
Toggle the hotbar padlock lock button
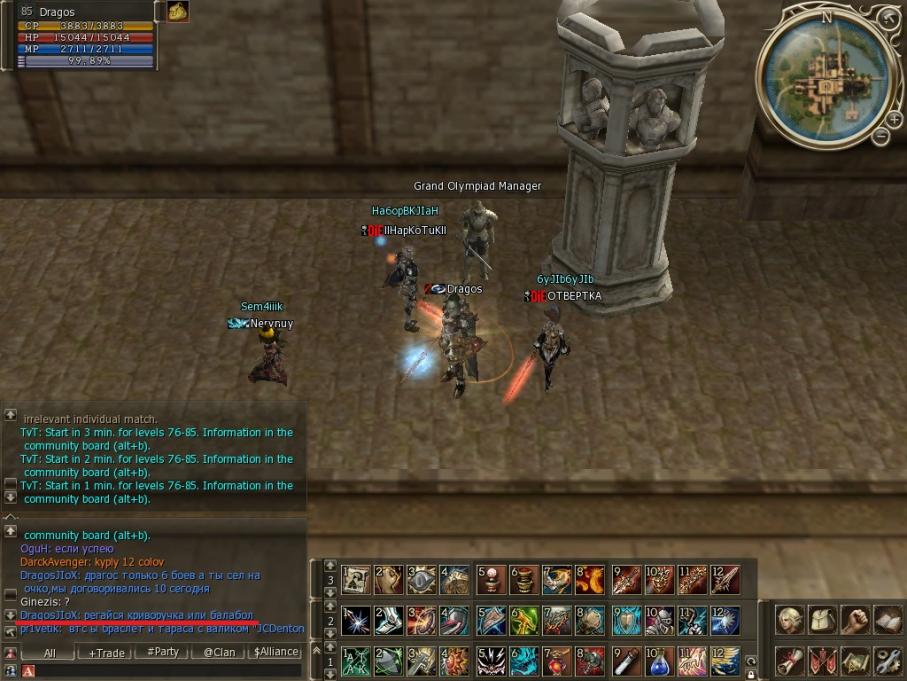(750, 674)
